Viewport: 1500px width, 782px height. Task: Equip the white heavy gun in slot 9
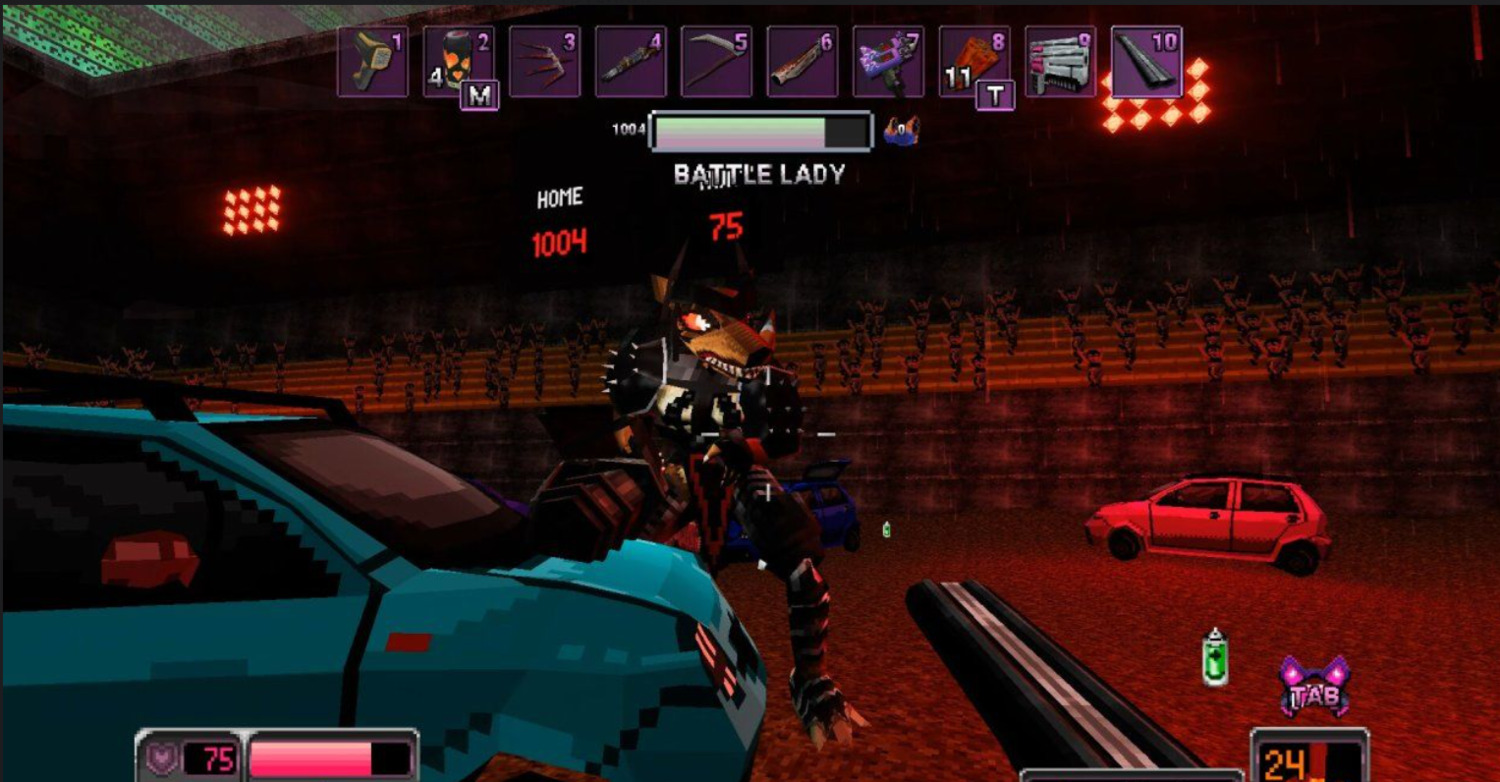click(x=1060, y=62)
